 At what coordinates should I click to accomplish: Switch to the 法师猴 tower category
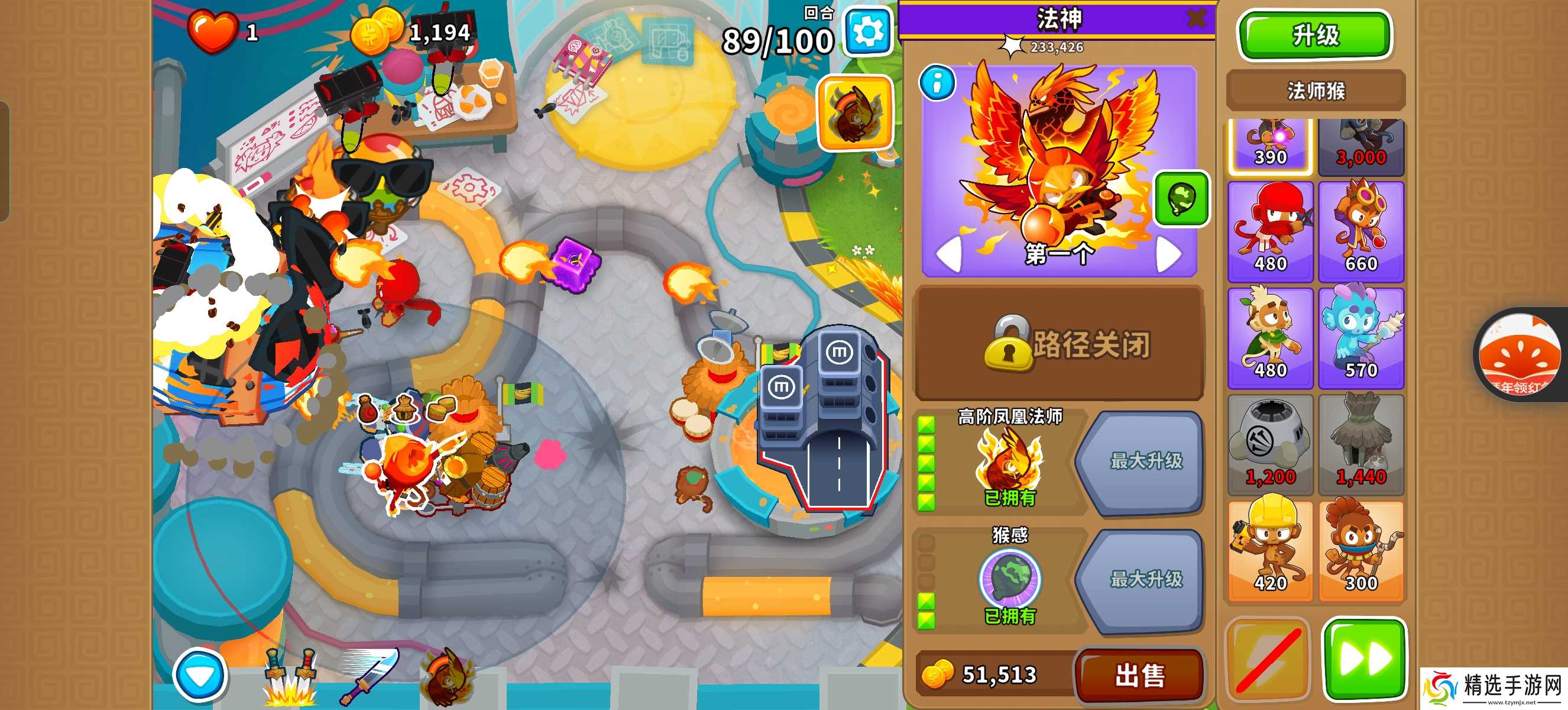click(x=1316, y=89)
